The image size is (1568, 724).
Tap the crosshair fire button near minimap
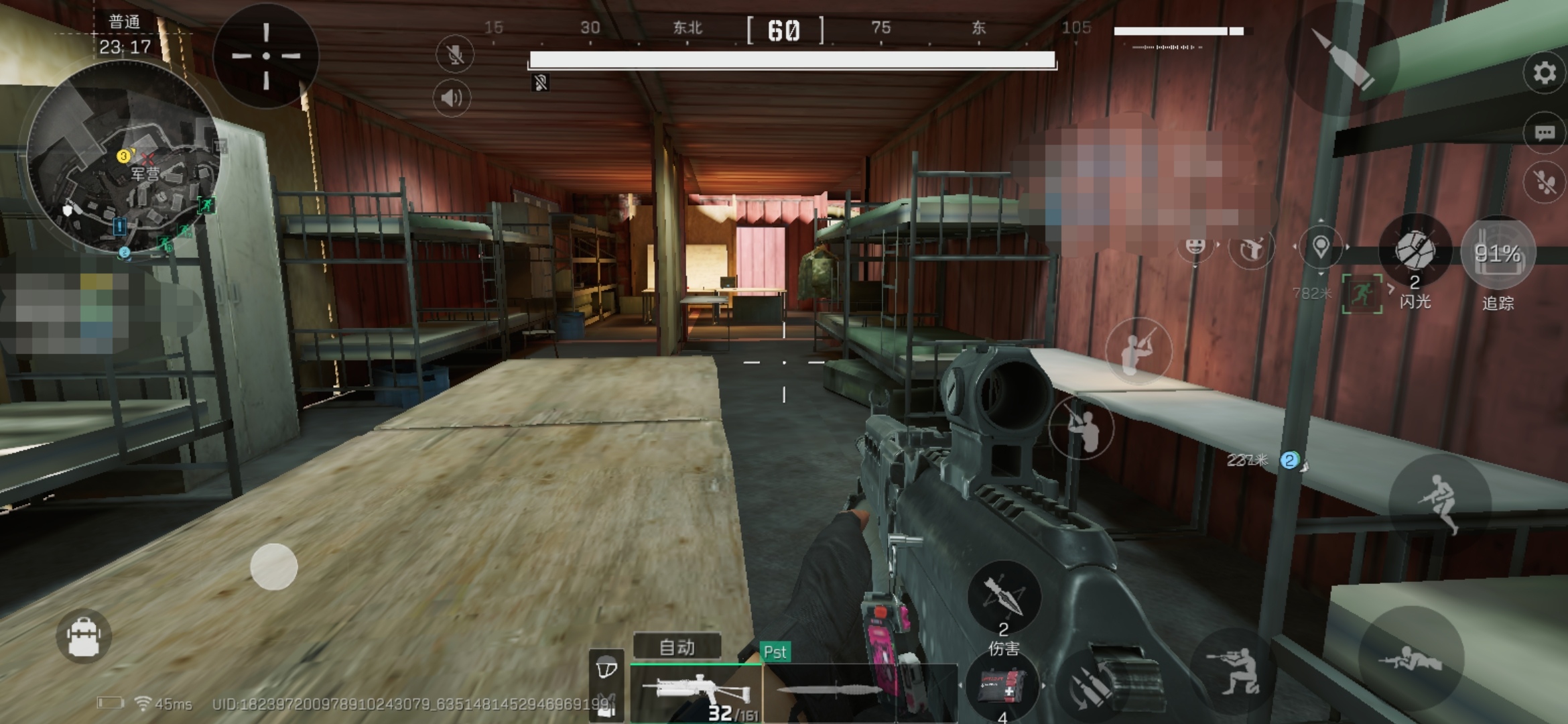click(266, 56)
